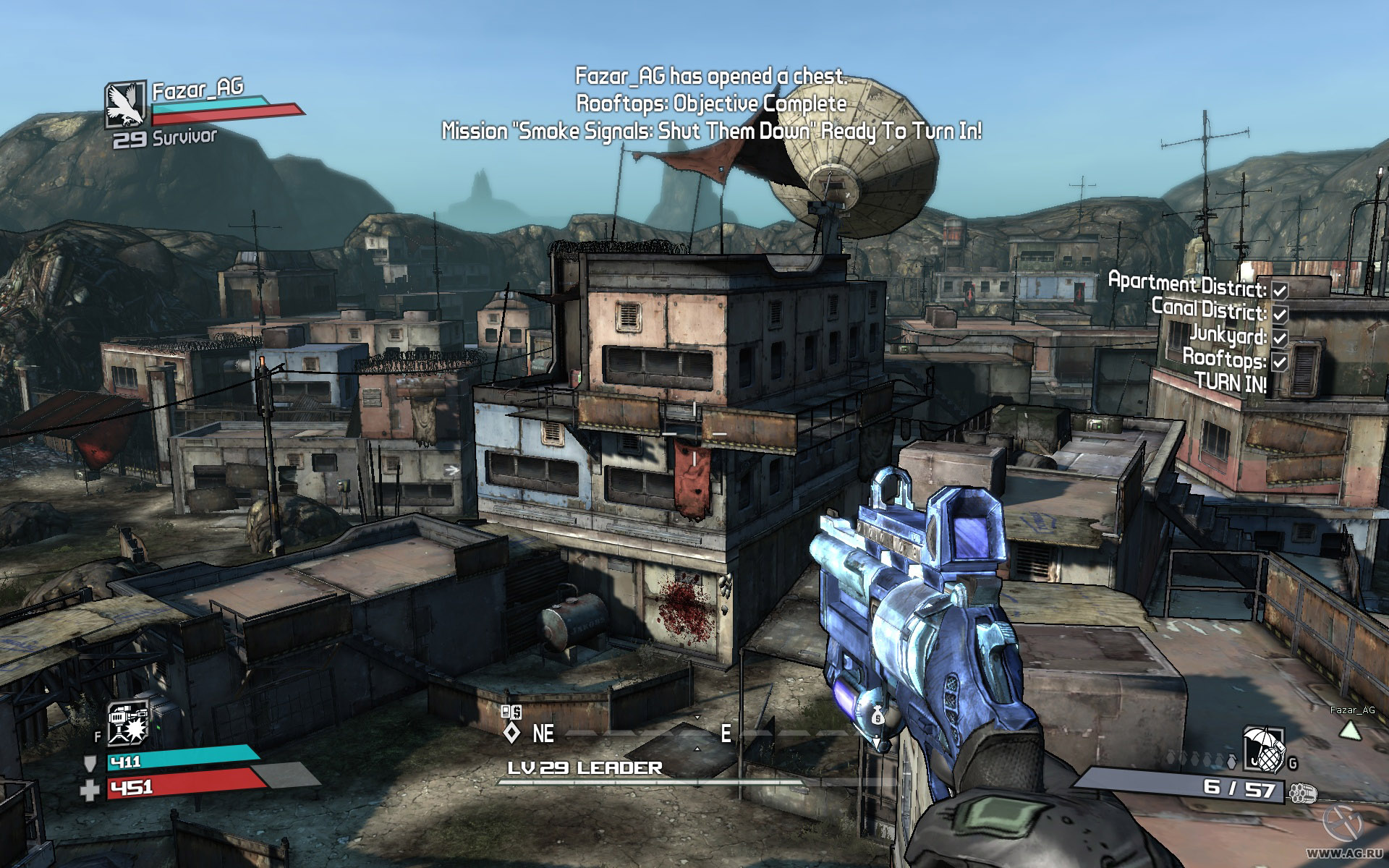Click the revolver ammo type icon
Viewport: 1389px width, 868px height.
pyautogui.click(x=1301, y=793)
